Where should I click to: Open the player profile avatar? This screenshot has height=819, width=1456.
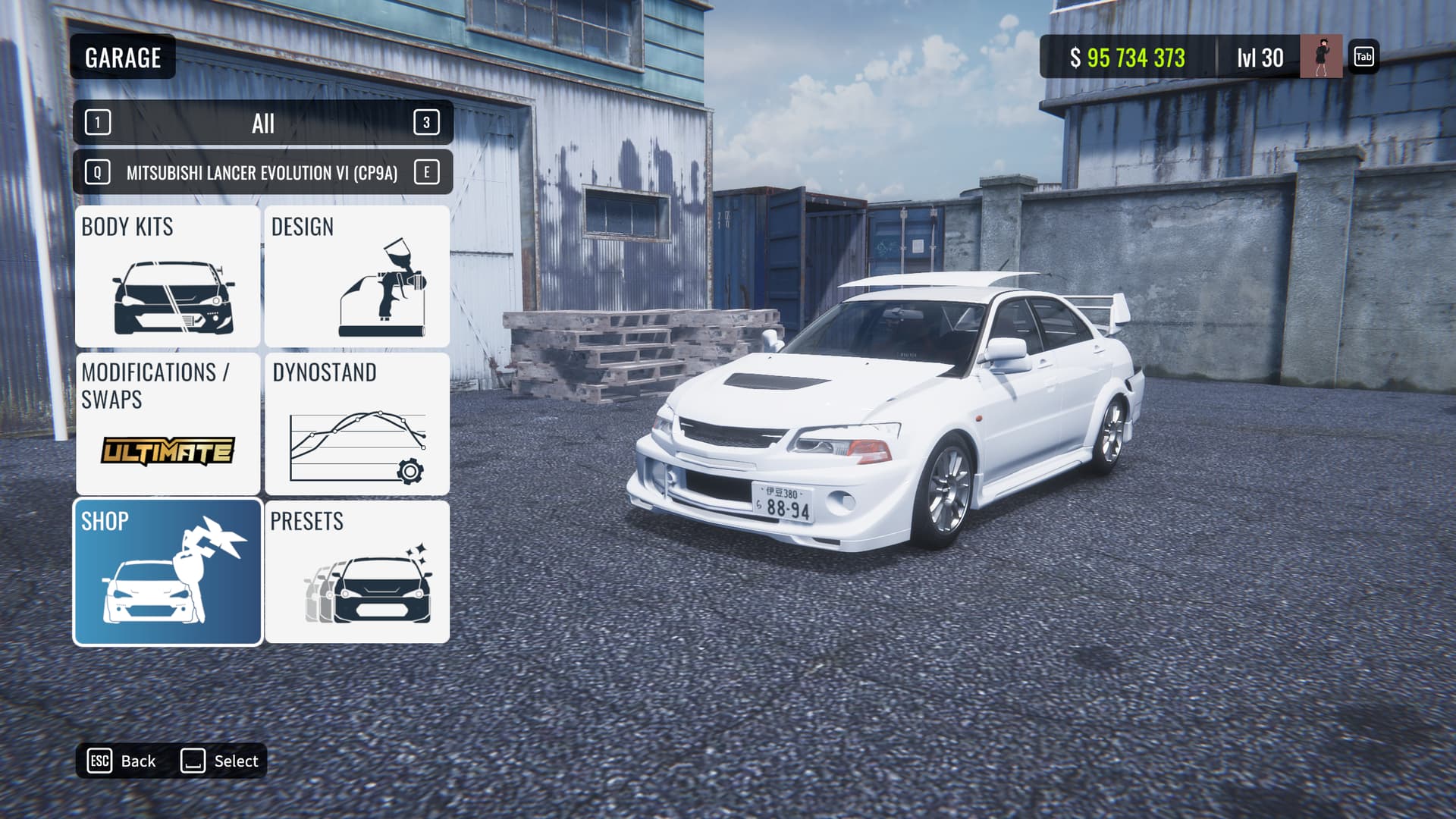pyautogui.click(x=1320, y=57)
